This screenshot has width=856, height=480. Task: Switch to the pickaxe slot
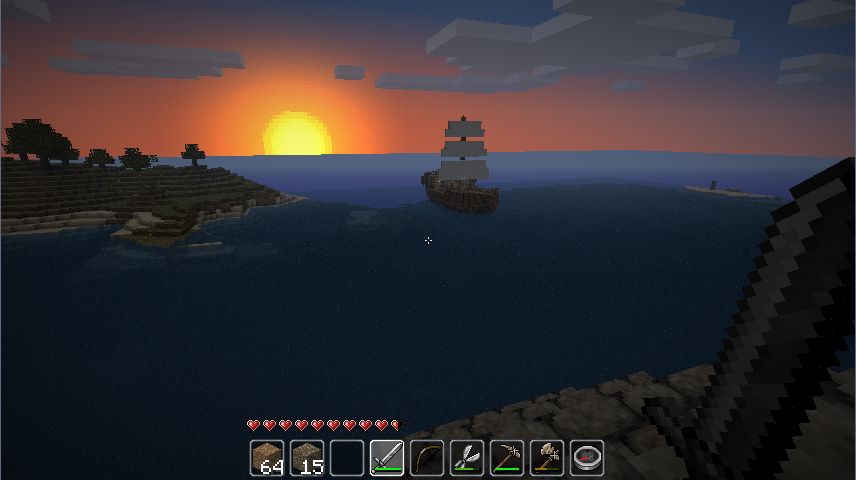click(x=507, y=458)
